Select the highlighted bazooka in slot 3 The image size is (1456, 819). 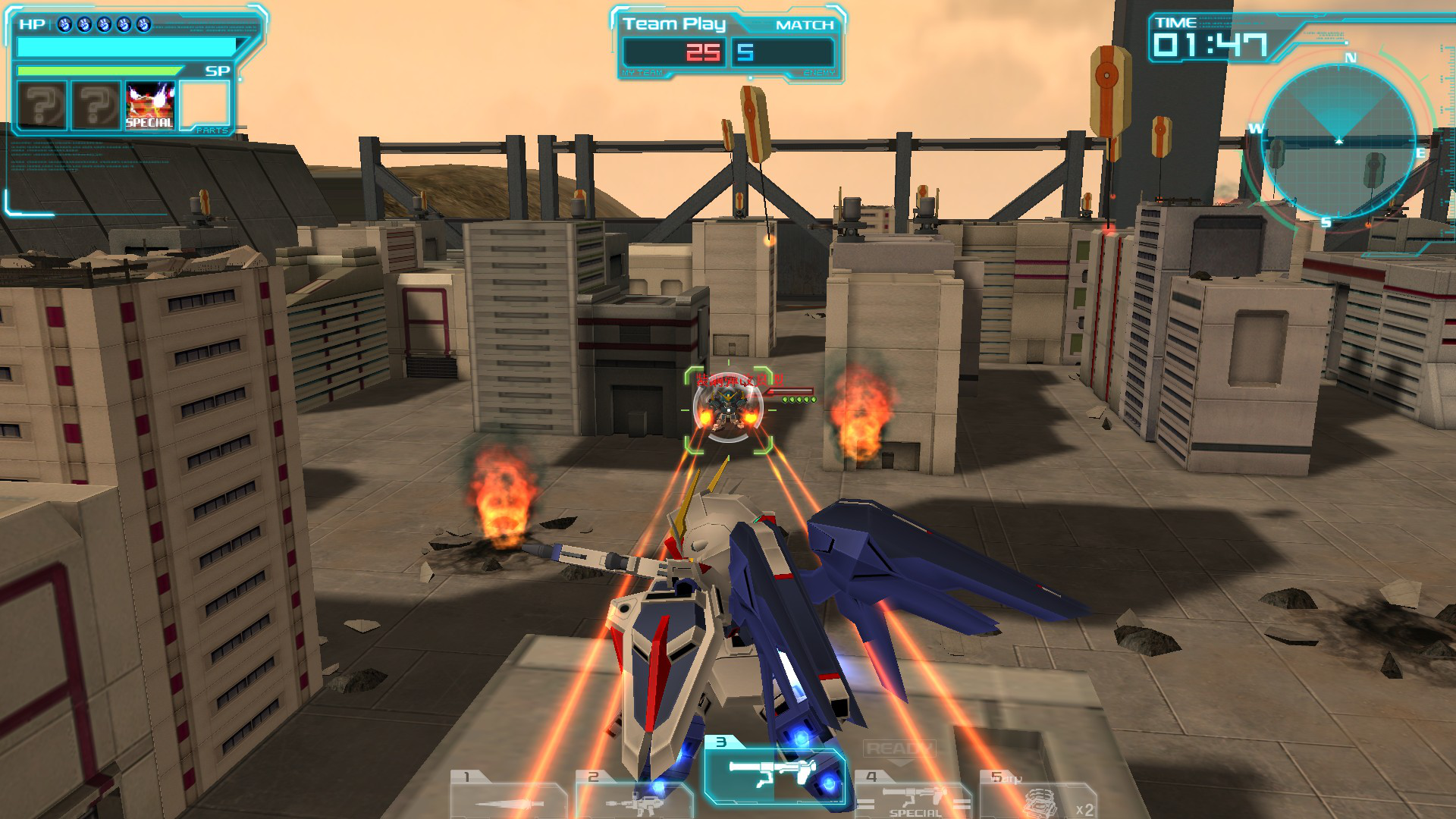pyautogui.click(x=773, y=775)
